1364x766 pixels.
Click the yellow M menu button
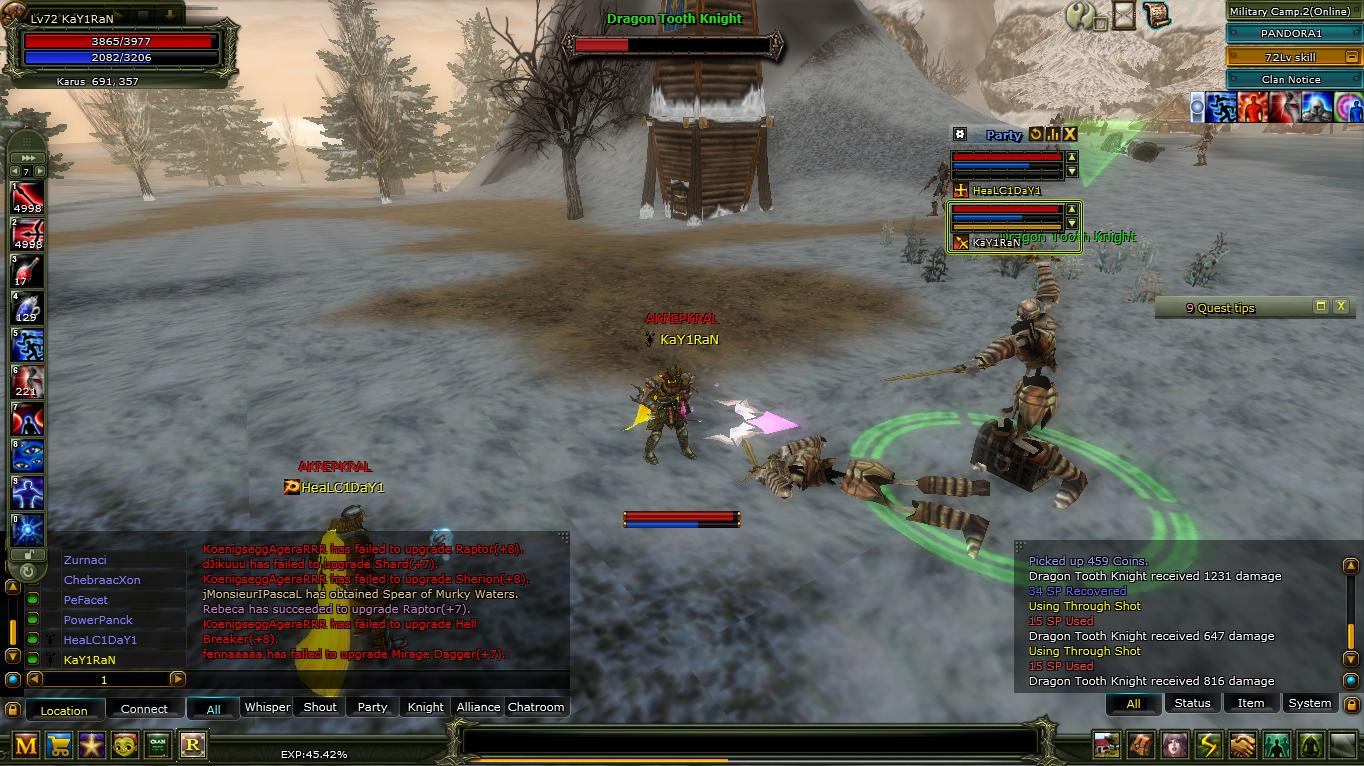tap(26, 745)
